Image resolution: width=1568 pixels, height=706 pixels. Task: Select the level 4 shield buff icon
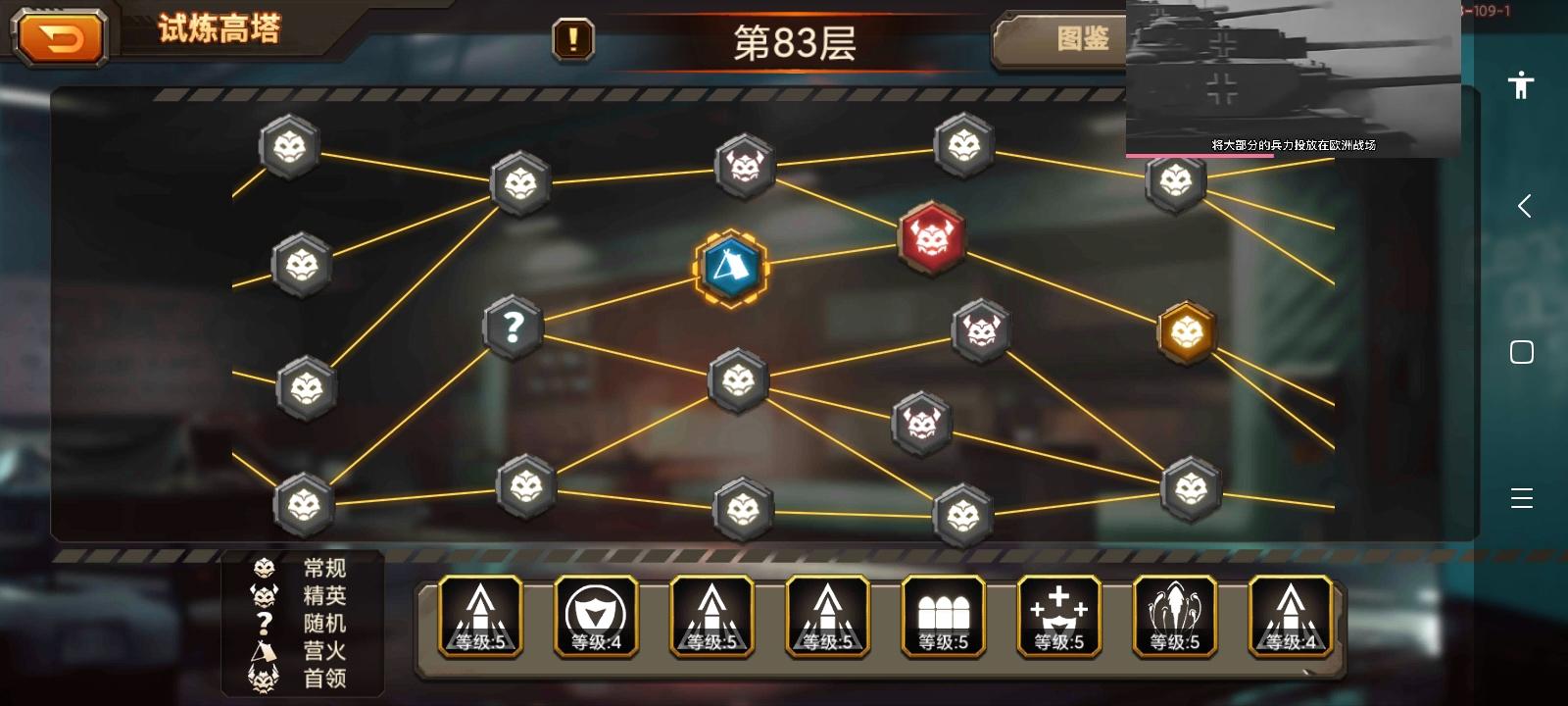click(x=596, y=616)
